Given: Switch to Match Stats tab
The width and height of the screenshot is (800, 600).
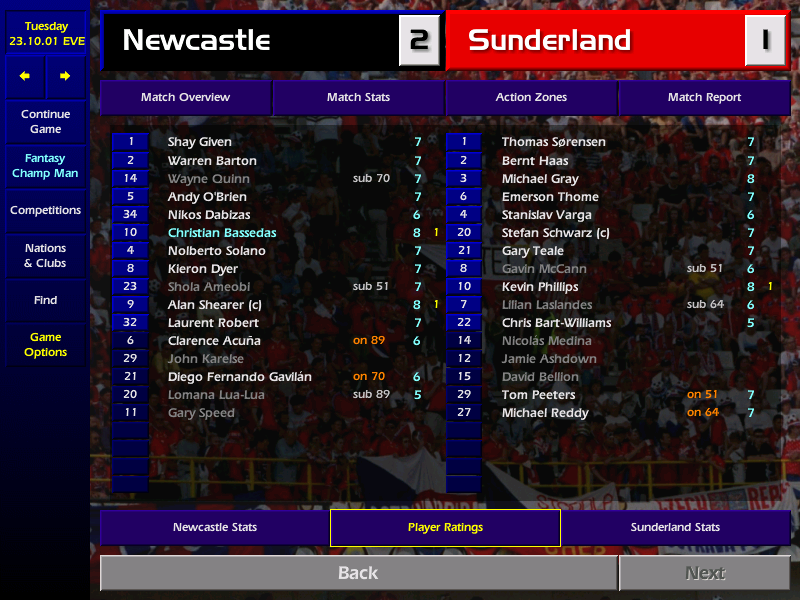Looking at the screenshot, I should [x=358, y=97].
